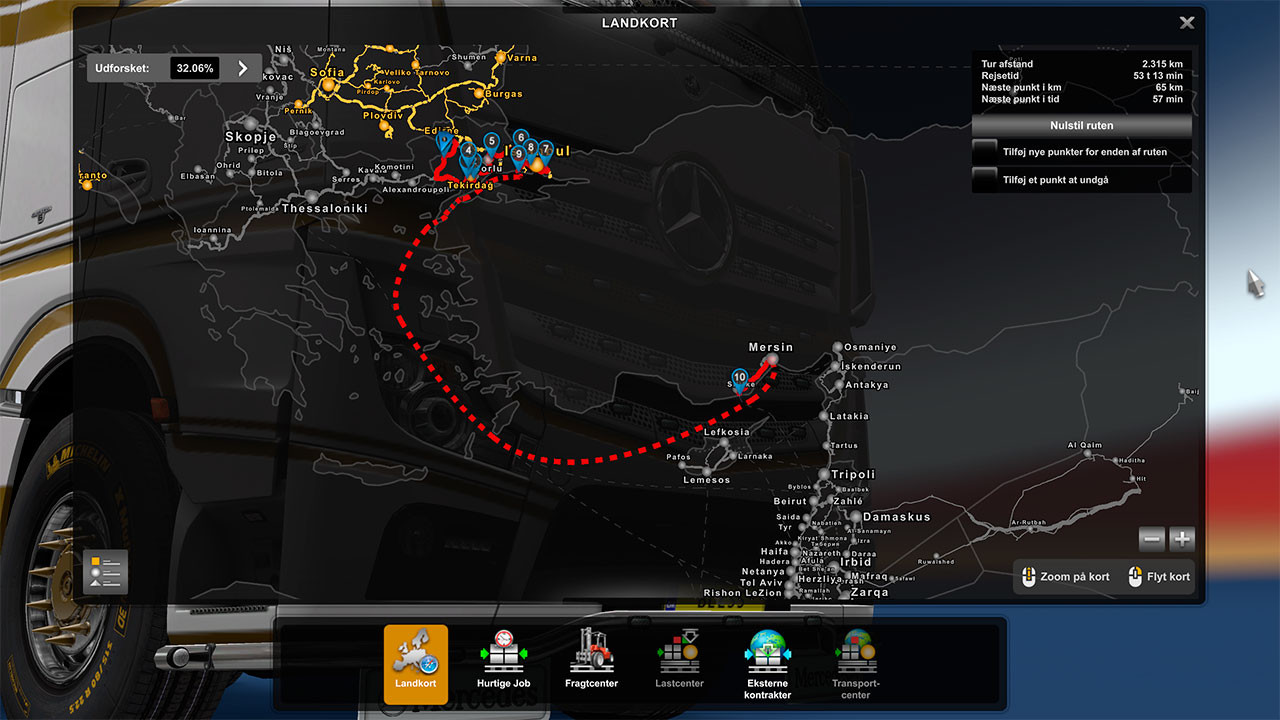Image resolution: width=1280 pixels, height=720 pixels.
Task: Open the Hurtige Job icon
Action: 504,655
